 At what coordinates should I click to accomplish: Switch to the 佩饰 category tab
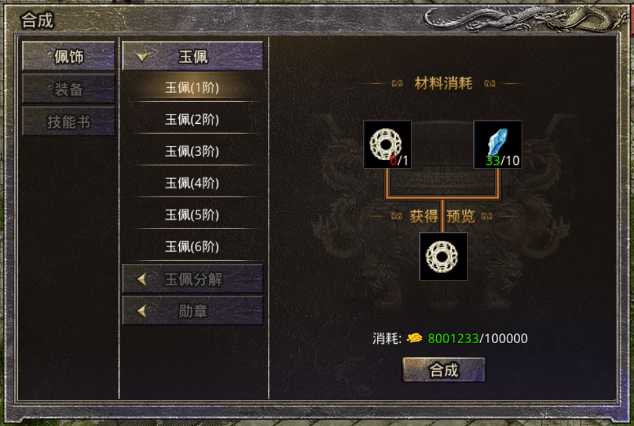69,56
